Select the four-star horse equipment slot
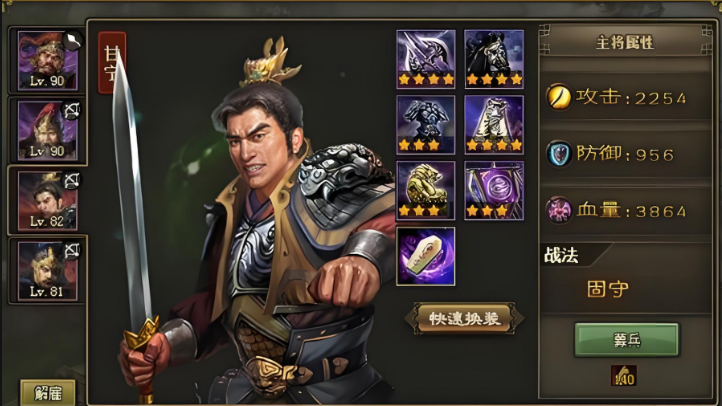This screenshot has height=406, width=722. tap(494, 59)
